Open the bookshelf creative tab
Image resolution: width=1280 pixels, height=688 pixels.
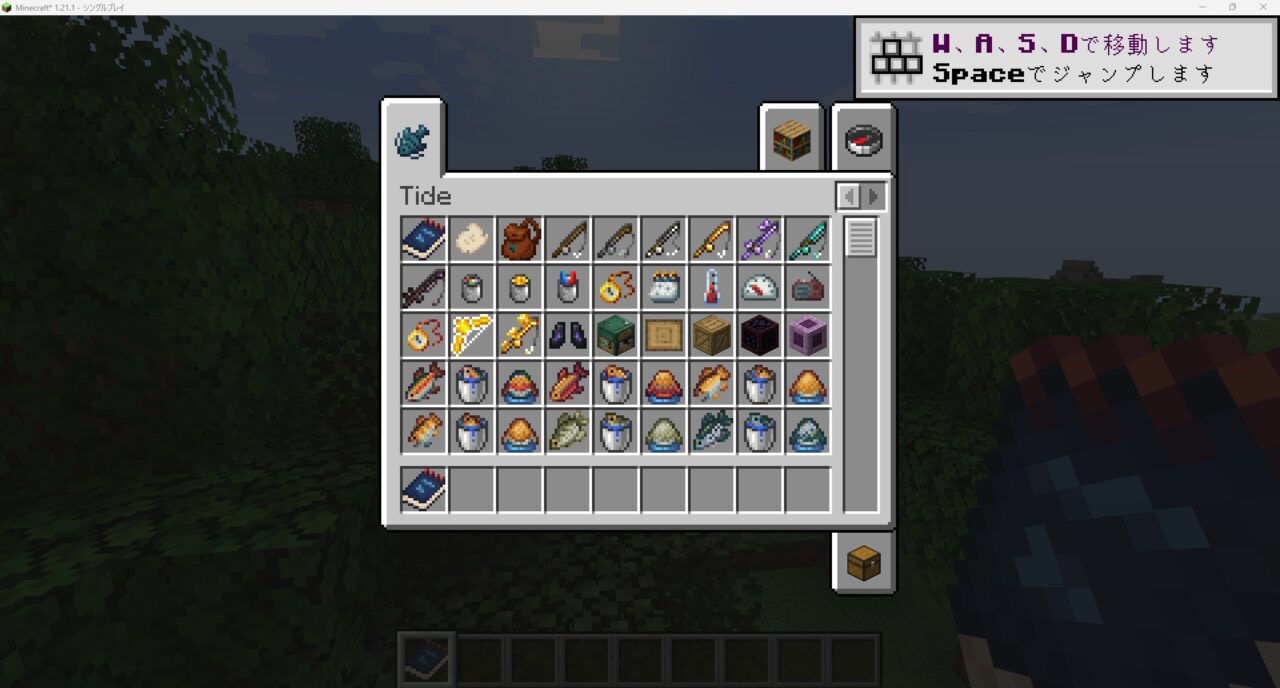tap(790, 142)
